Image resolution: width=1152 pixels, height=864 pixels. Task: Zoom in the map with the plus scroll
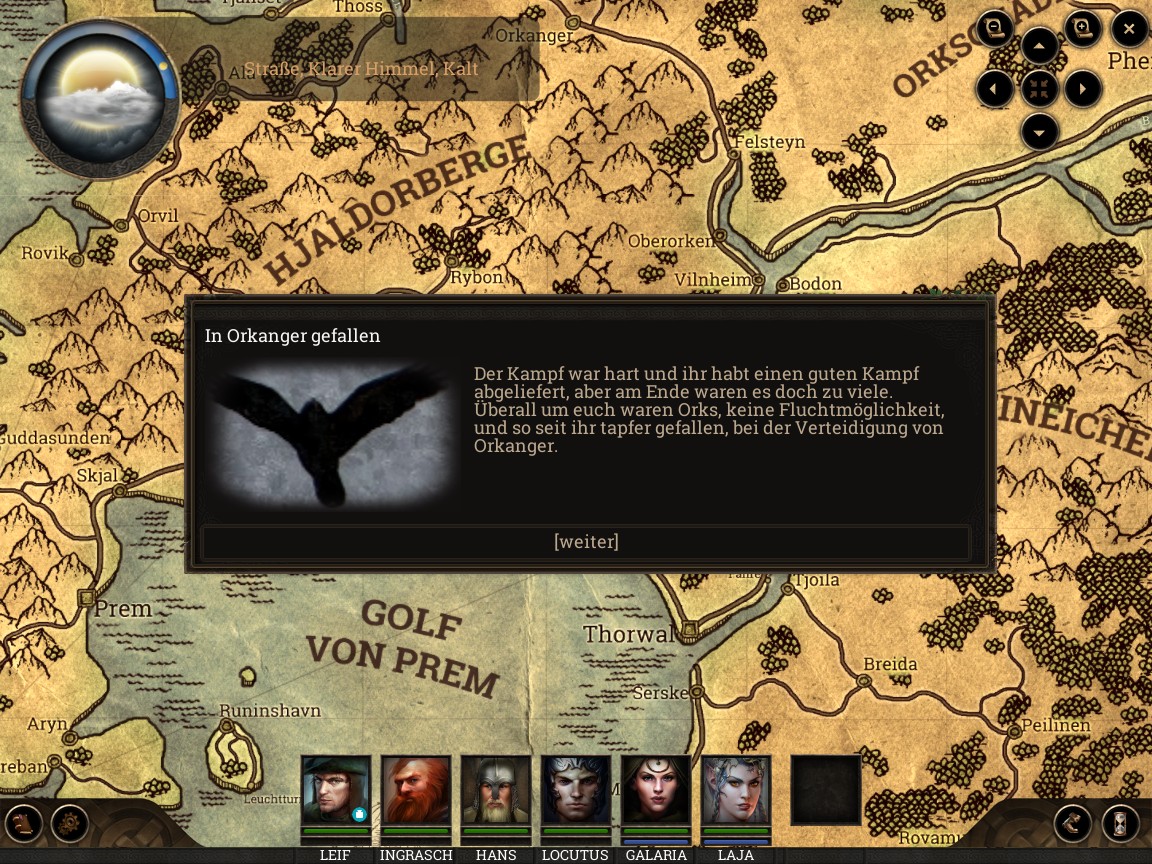[1083, 29]
